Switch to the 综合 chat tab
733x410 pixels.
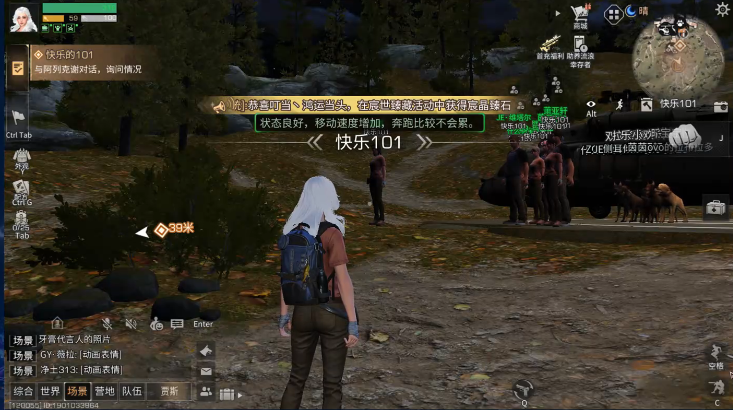click(x=23, y=391)
